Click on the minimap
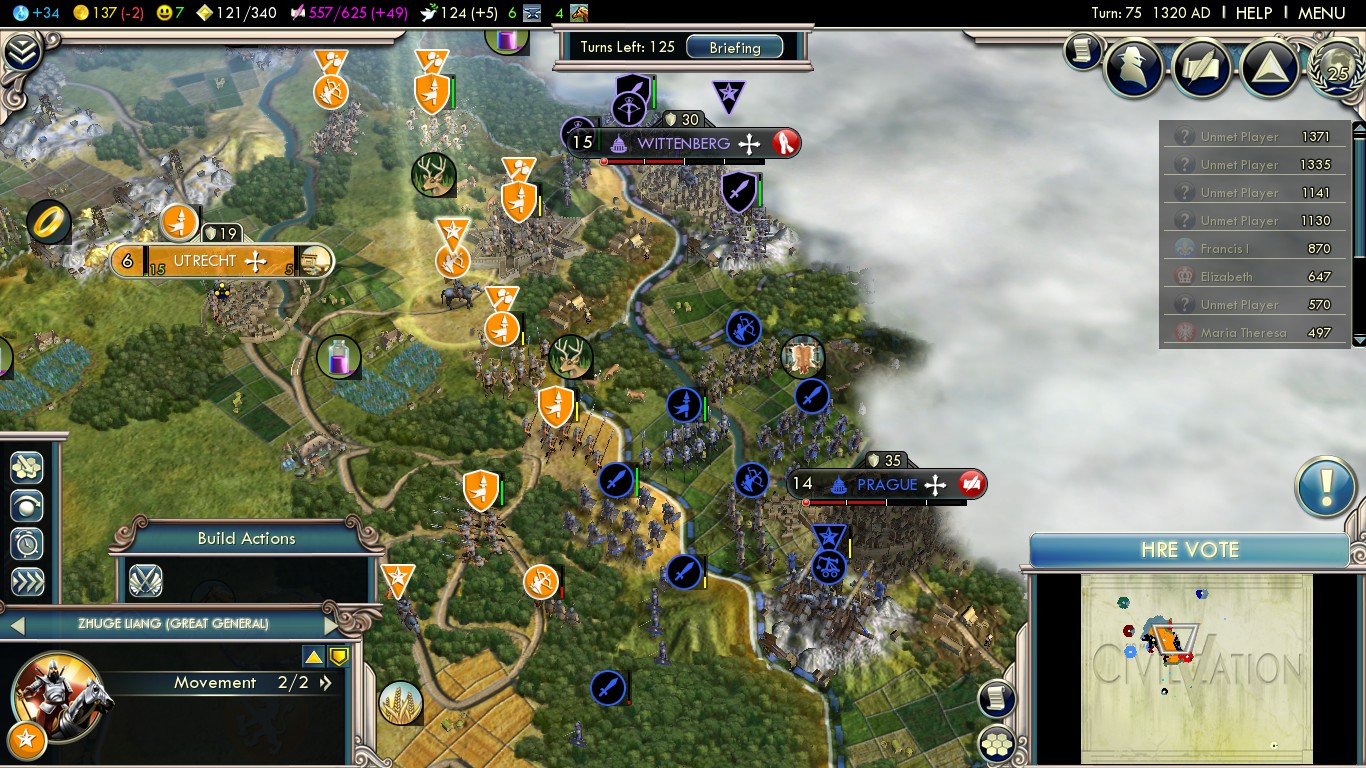1366x768 pixels. tap(1196, 668)
